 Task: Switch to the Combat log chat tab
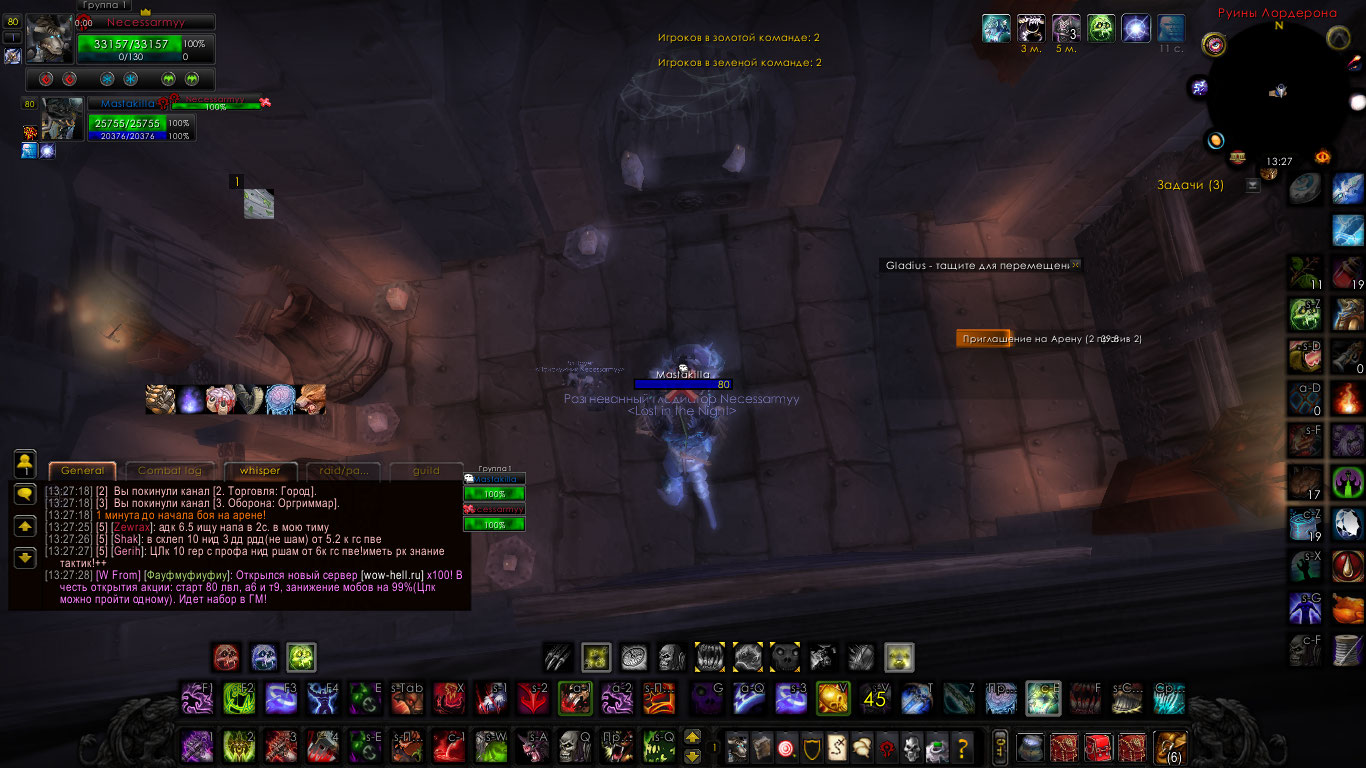pos(170,471)
